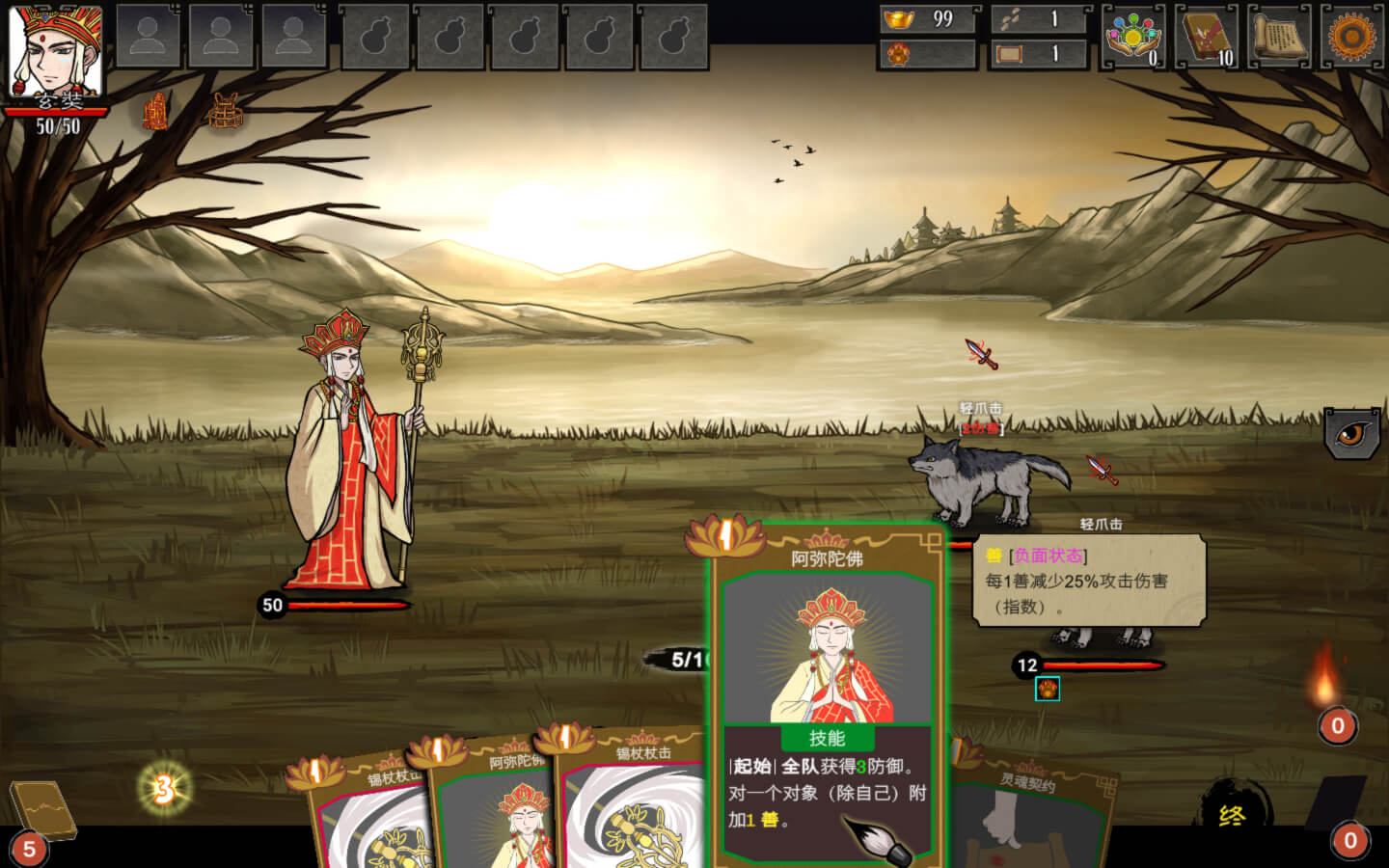Click the flame exhaust pile icon
1389x868 pixels.
tap(1327, 680)
